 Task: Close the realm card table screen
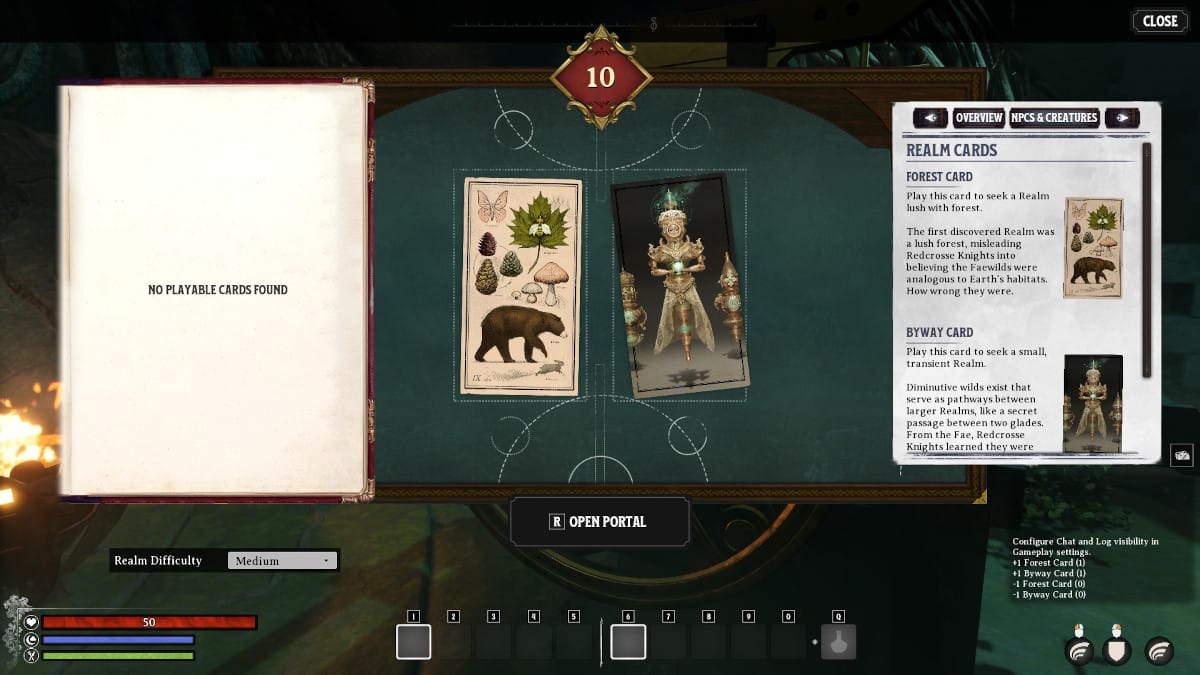click(x=1159, y=21)
